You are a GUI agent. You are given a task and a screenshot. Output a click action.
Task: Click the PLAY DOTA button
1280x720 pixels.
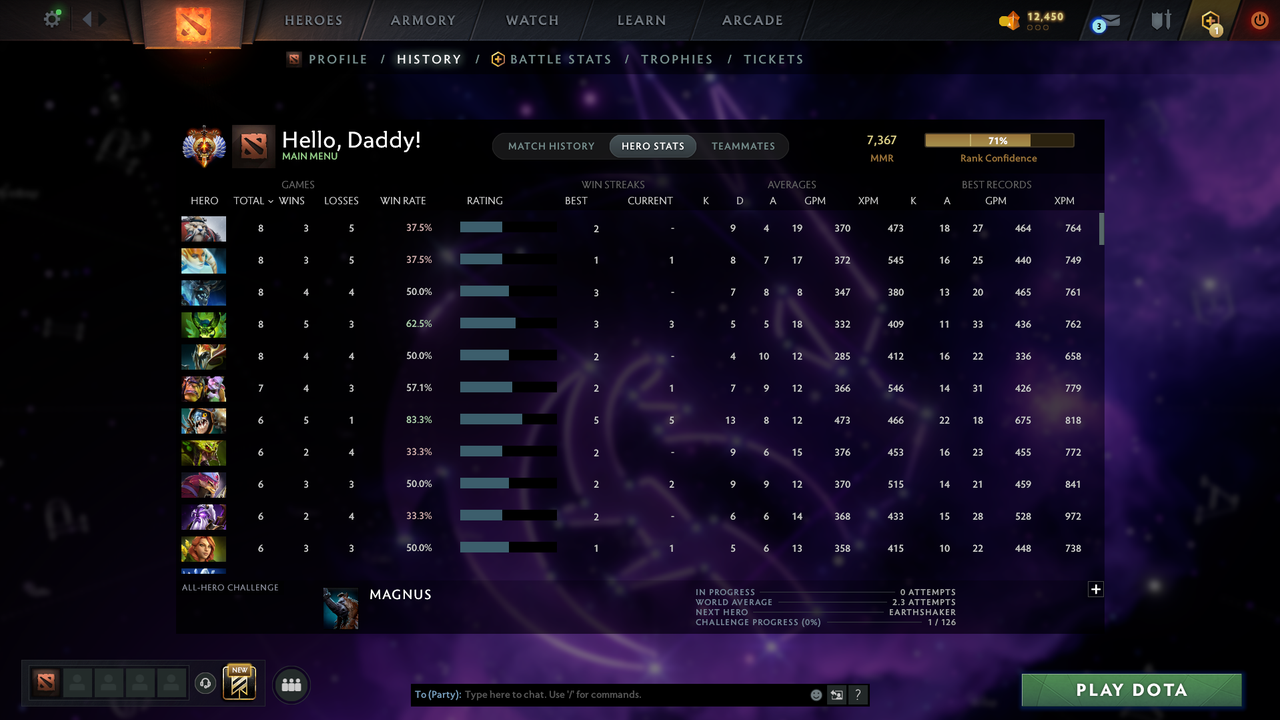[x=1131, y=689]
